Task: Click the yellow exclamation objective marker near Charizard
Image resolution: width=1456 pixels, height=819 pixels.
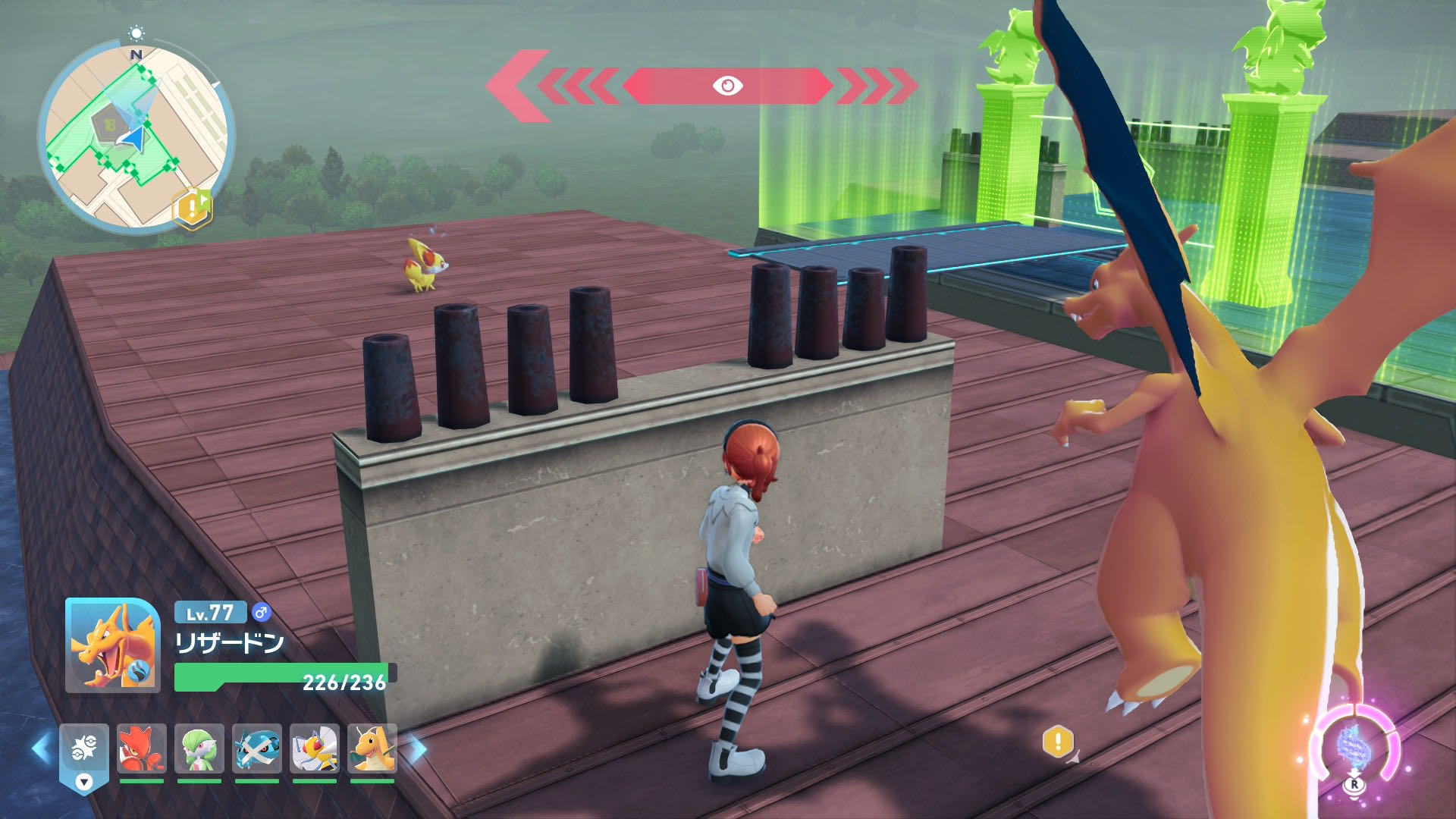Action: click(x=1058, y=741)
